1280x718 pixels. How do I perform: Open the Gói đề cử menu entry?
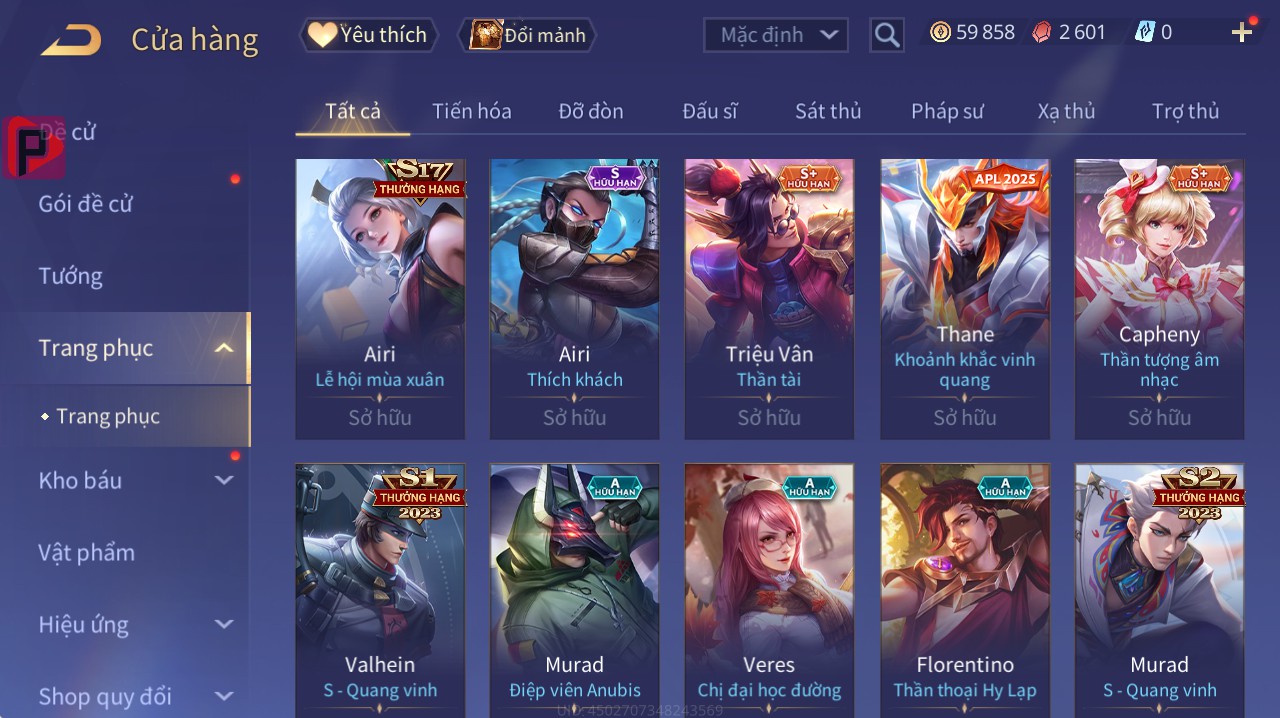(86, 204)
